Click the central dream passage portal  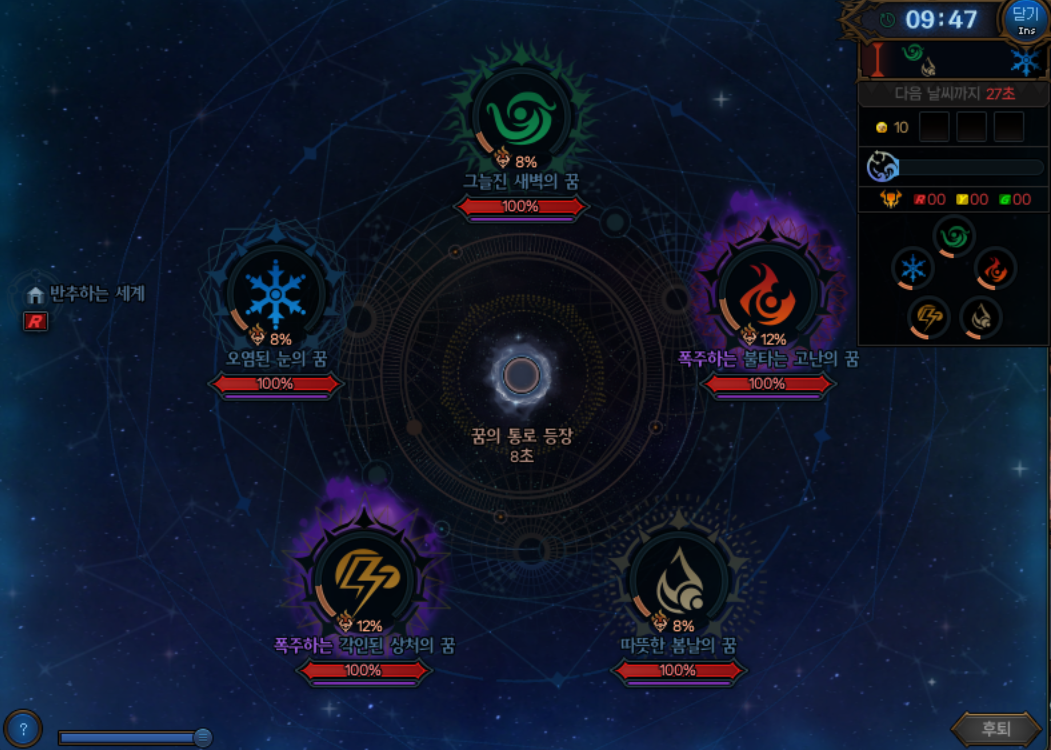(x=520, y=376)
